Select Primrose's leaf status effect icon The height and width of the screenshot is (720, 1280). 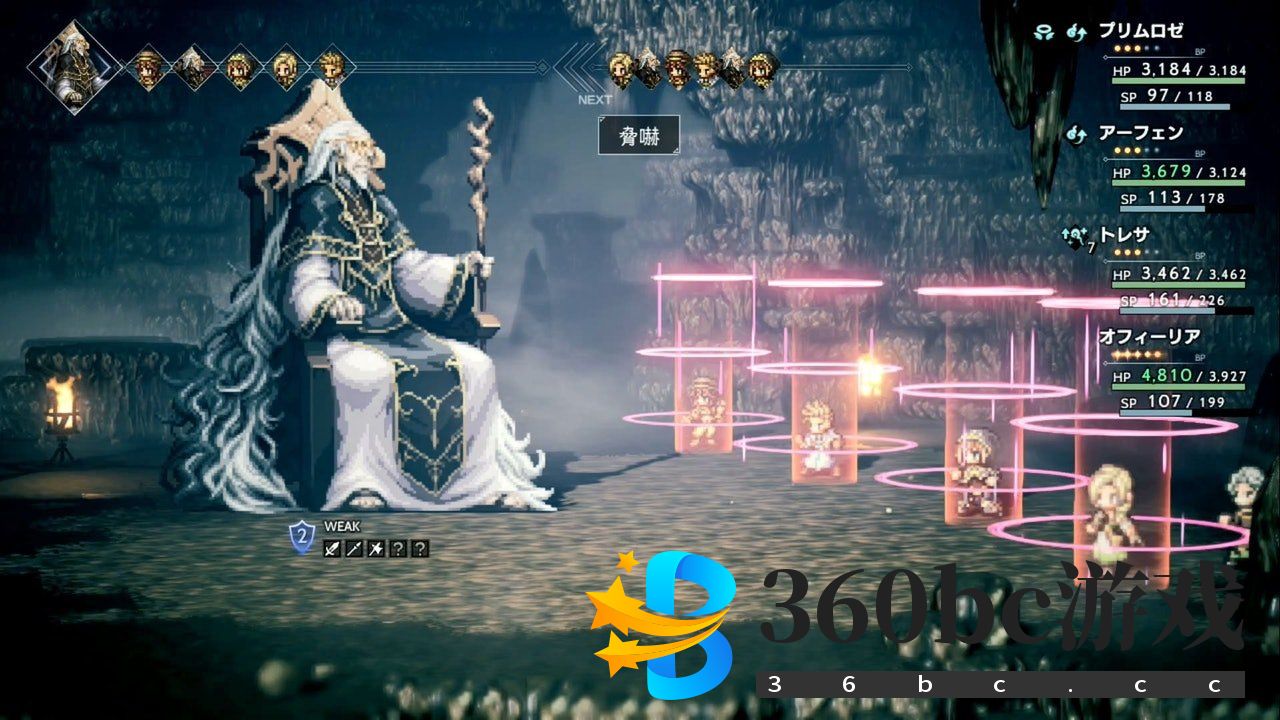click(x=1045, y=31)
